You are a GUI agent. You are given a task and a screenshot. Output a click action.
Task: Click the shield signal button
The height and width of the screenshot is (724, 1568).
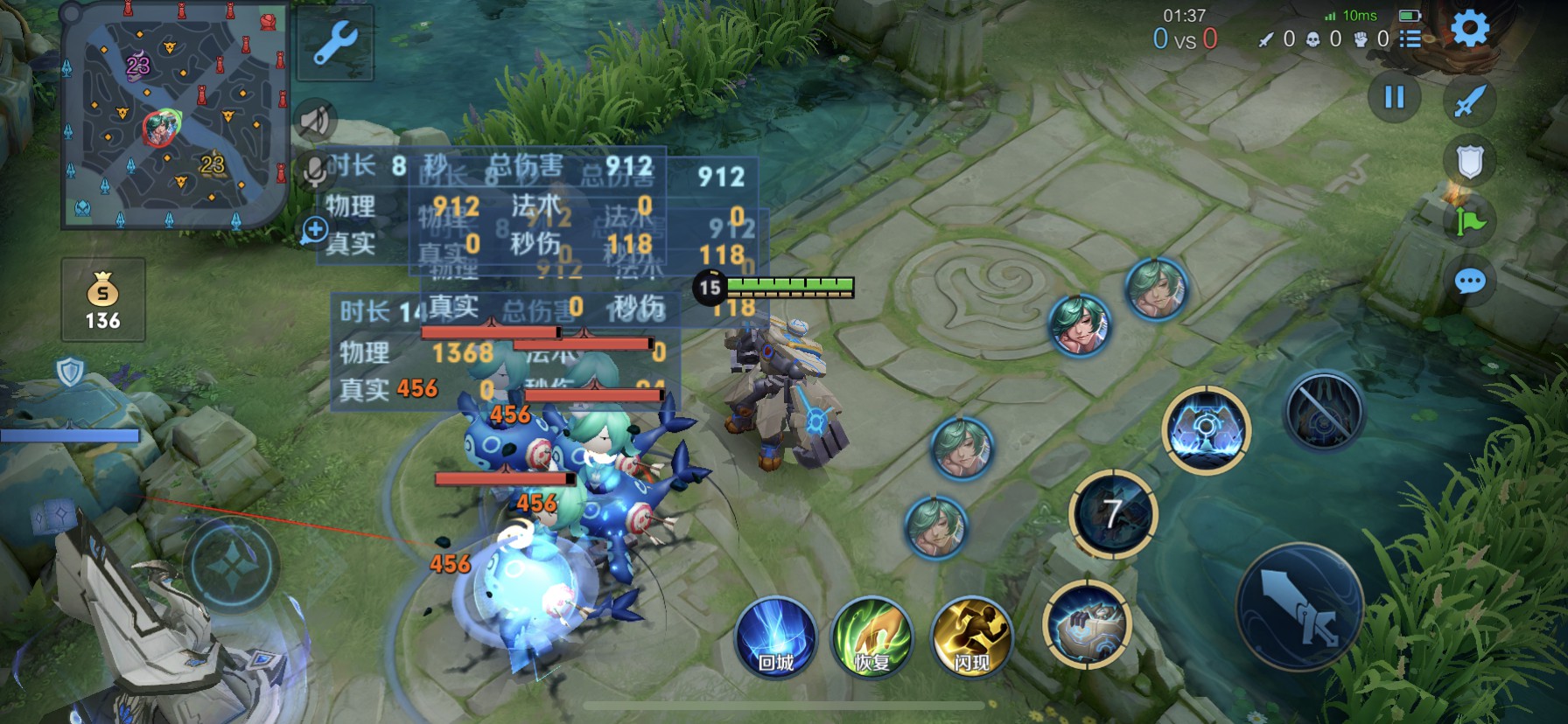1470,162
